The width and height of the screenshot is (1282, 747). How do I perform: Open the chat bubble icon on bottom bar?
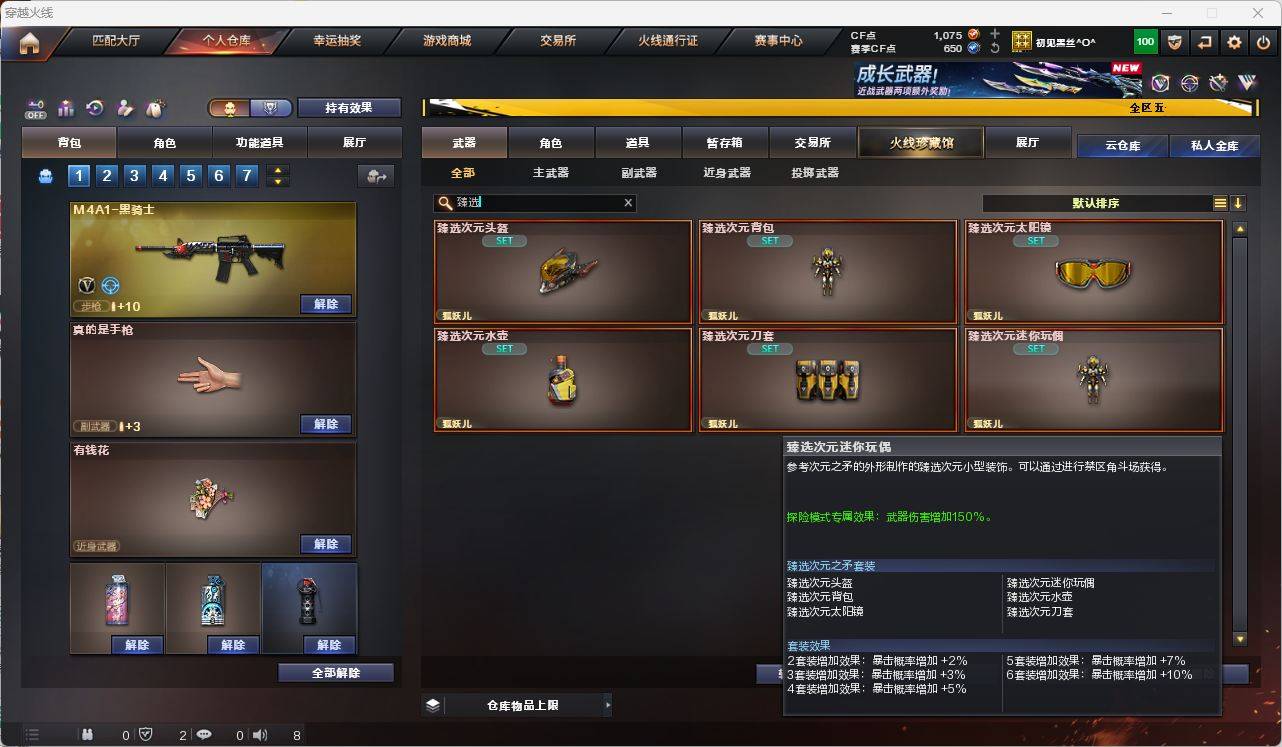click(x=204, y=735)
